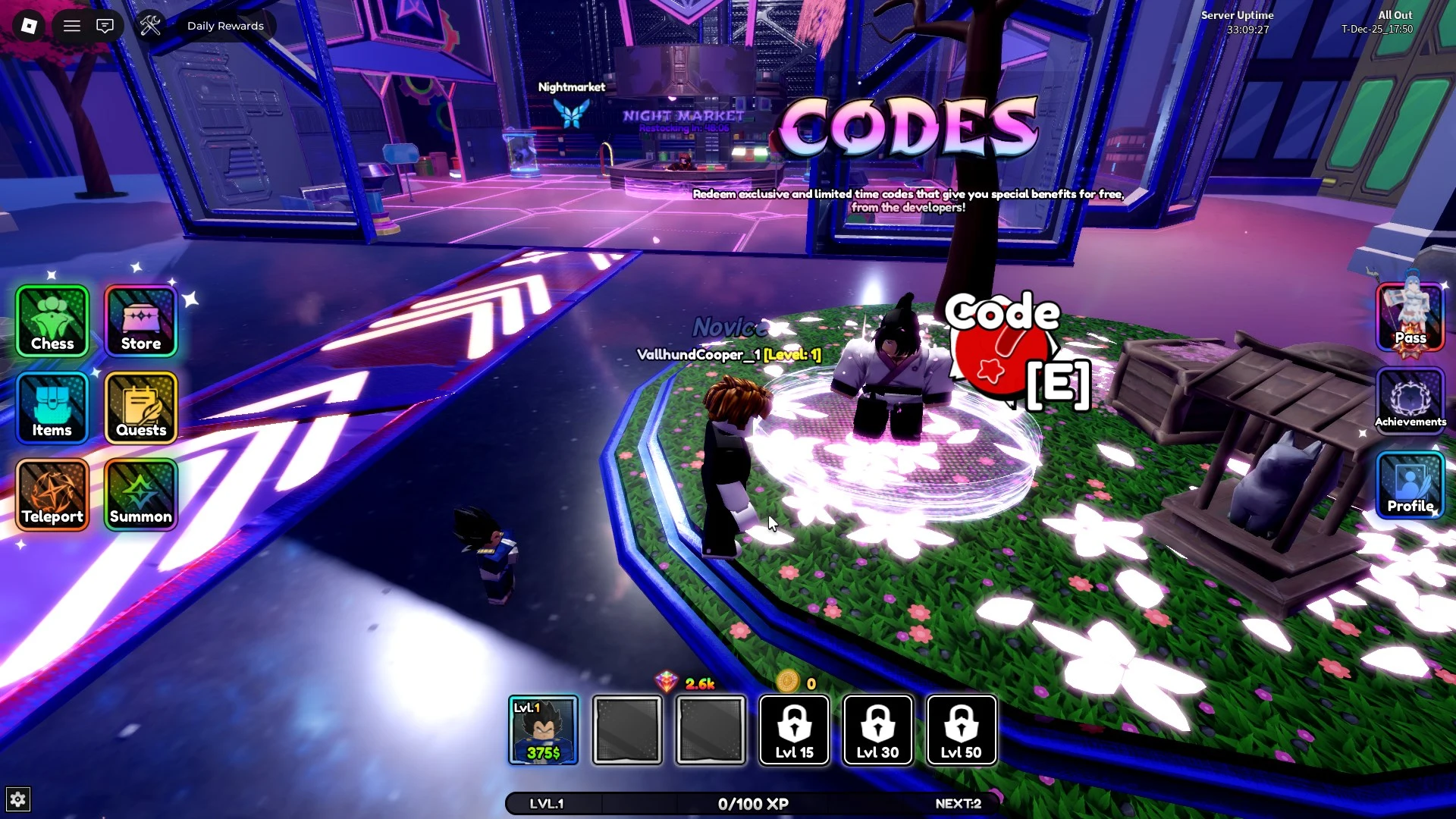Open the Pass menu
This screenshot has width=1456, height=819.
click(1409, 315)
